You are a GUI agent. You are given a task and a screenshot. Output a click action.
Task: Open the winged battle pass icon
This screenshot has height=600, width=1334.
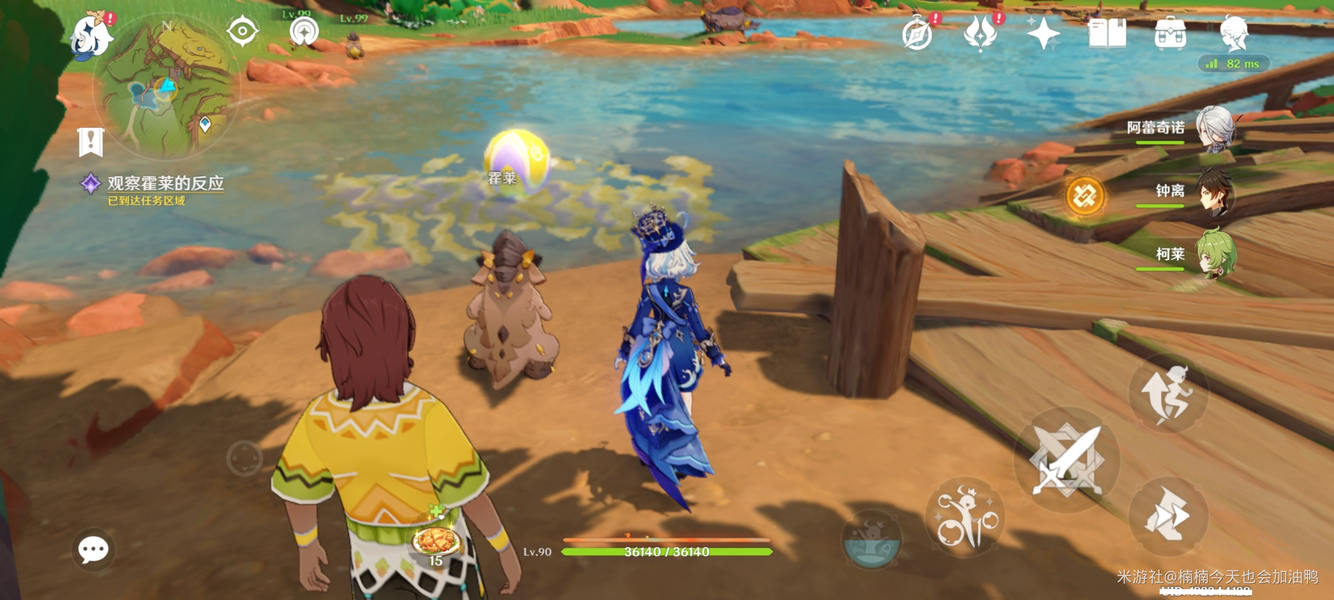[980, 34]
